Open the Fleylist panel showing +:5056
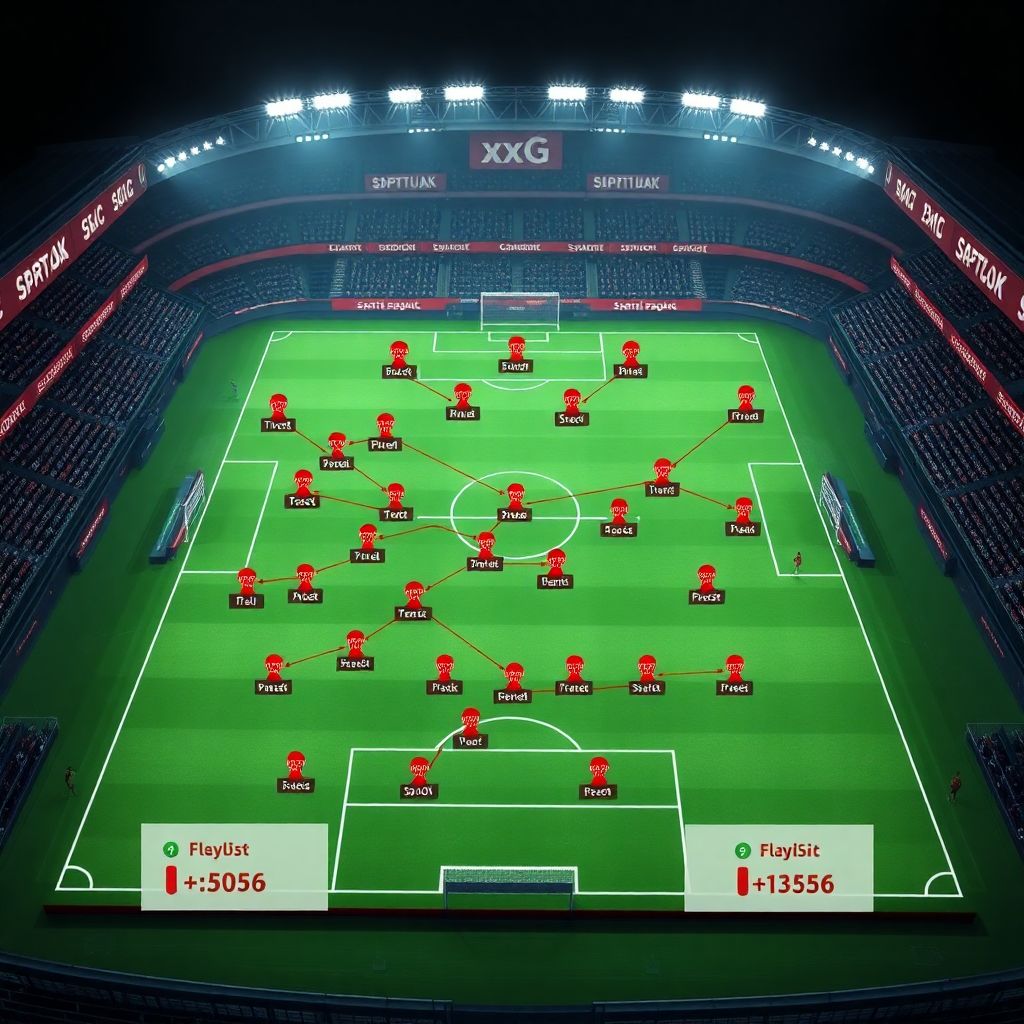Image resolution: width=1024 pixels, height=1024 pixels. 234,867
